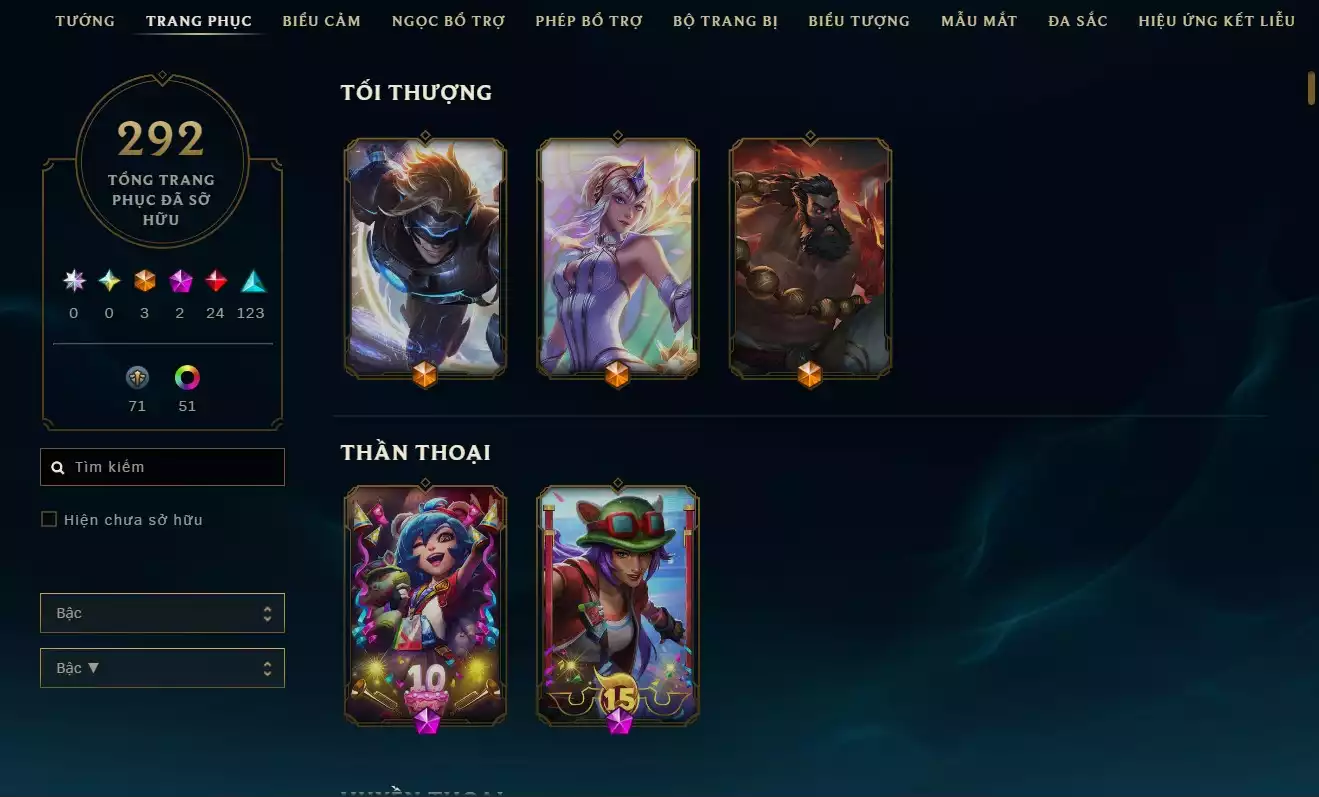Enable the 'Hiện chưa sở hữu' checkbox
1319x797 pixels.
click(48, 519)
